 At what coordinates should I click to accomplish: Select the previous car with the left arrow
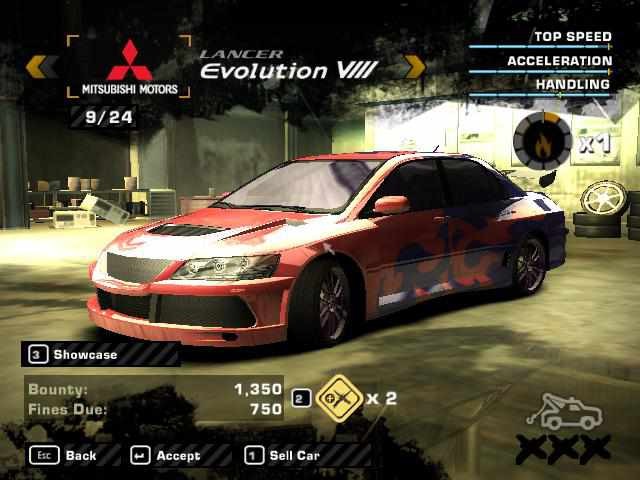click(x=37, y=67)
